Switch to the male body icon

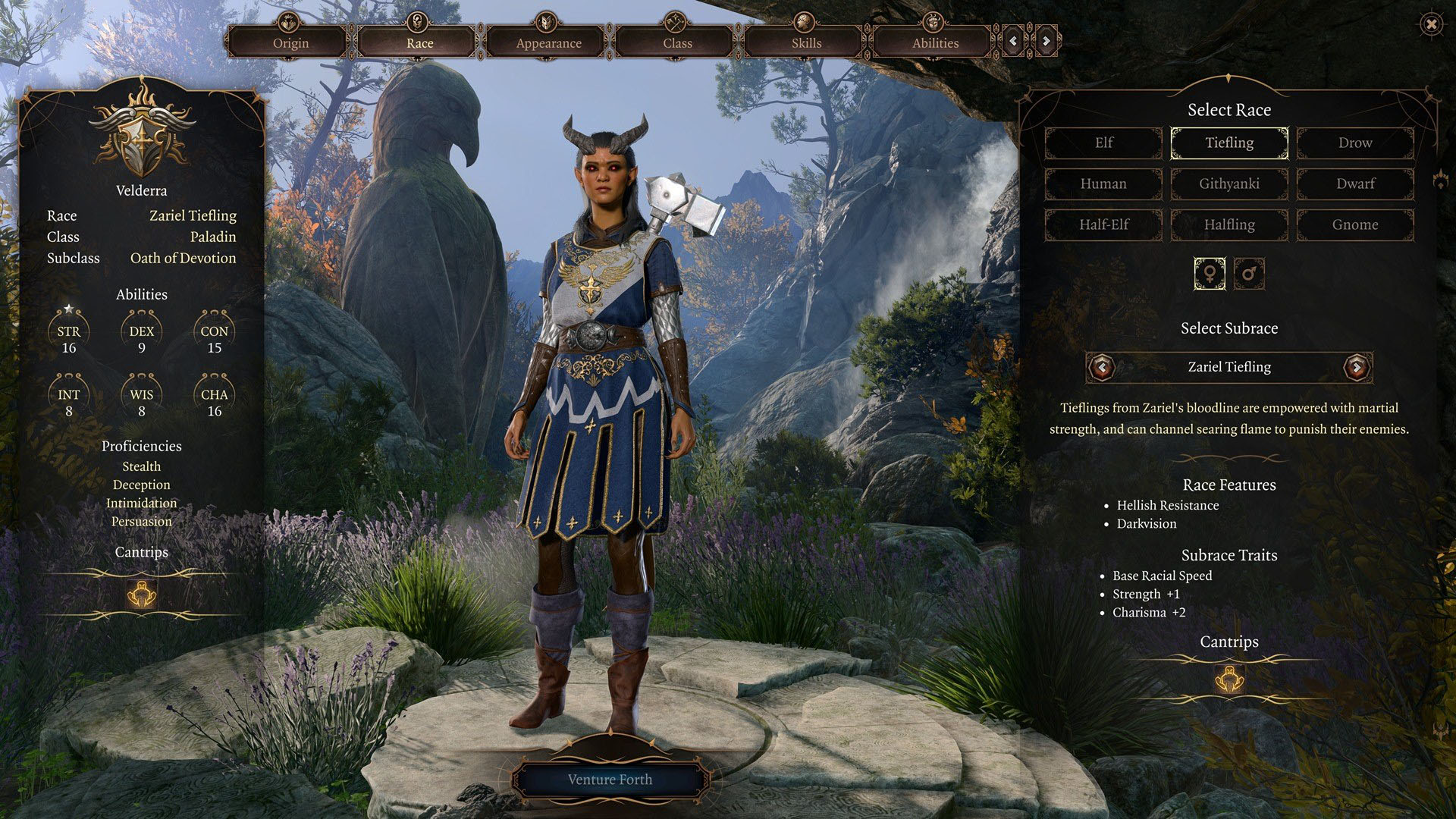tap(1249, 273)
